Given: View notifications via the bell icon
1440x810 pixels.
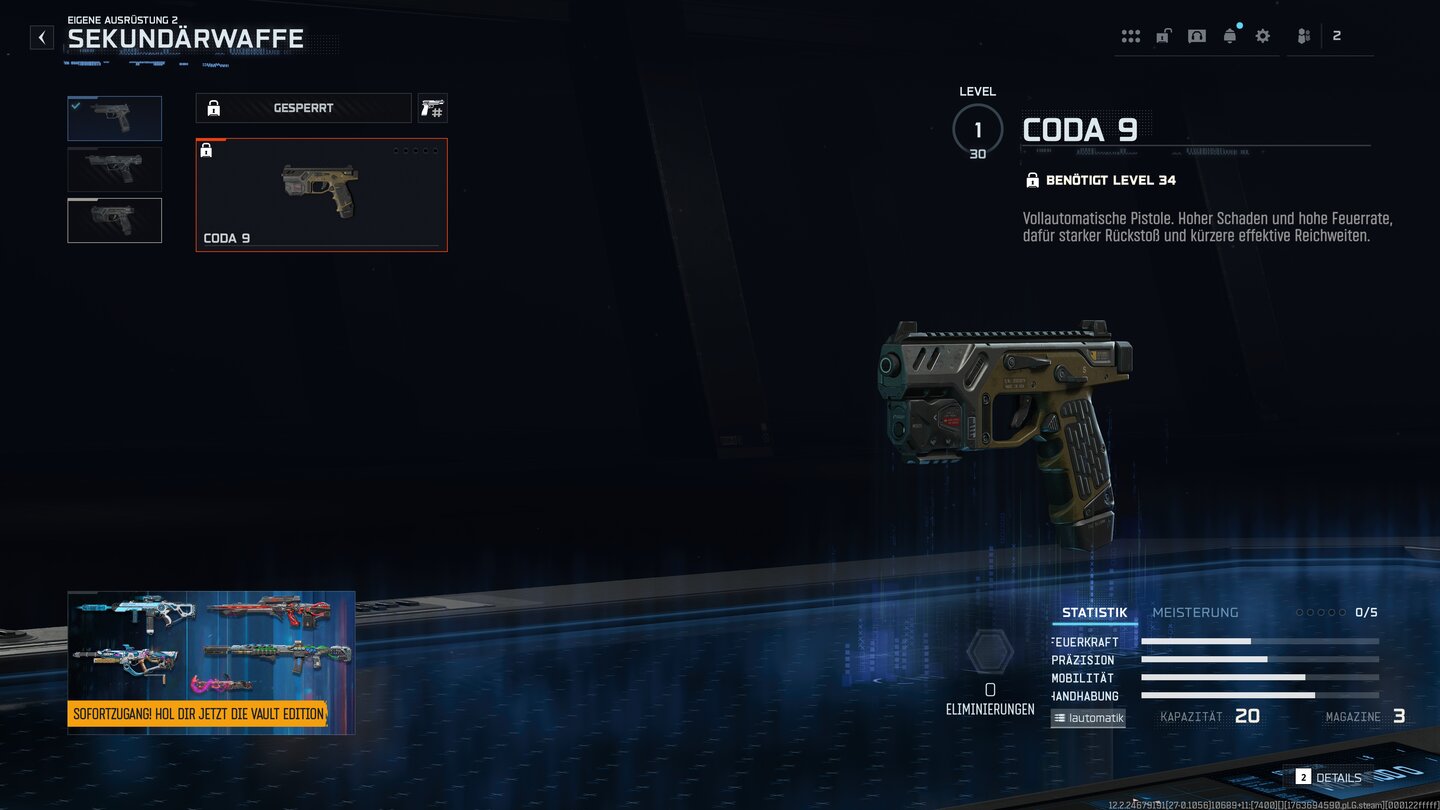Looking at the screenshot, I should click(x=1229, y=36).
